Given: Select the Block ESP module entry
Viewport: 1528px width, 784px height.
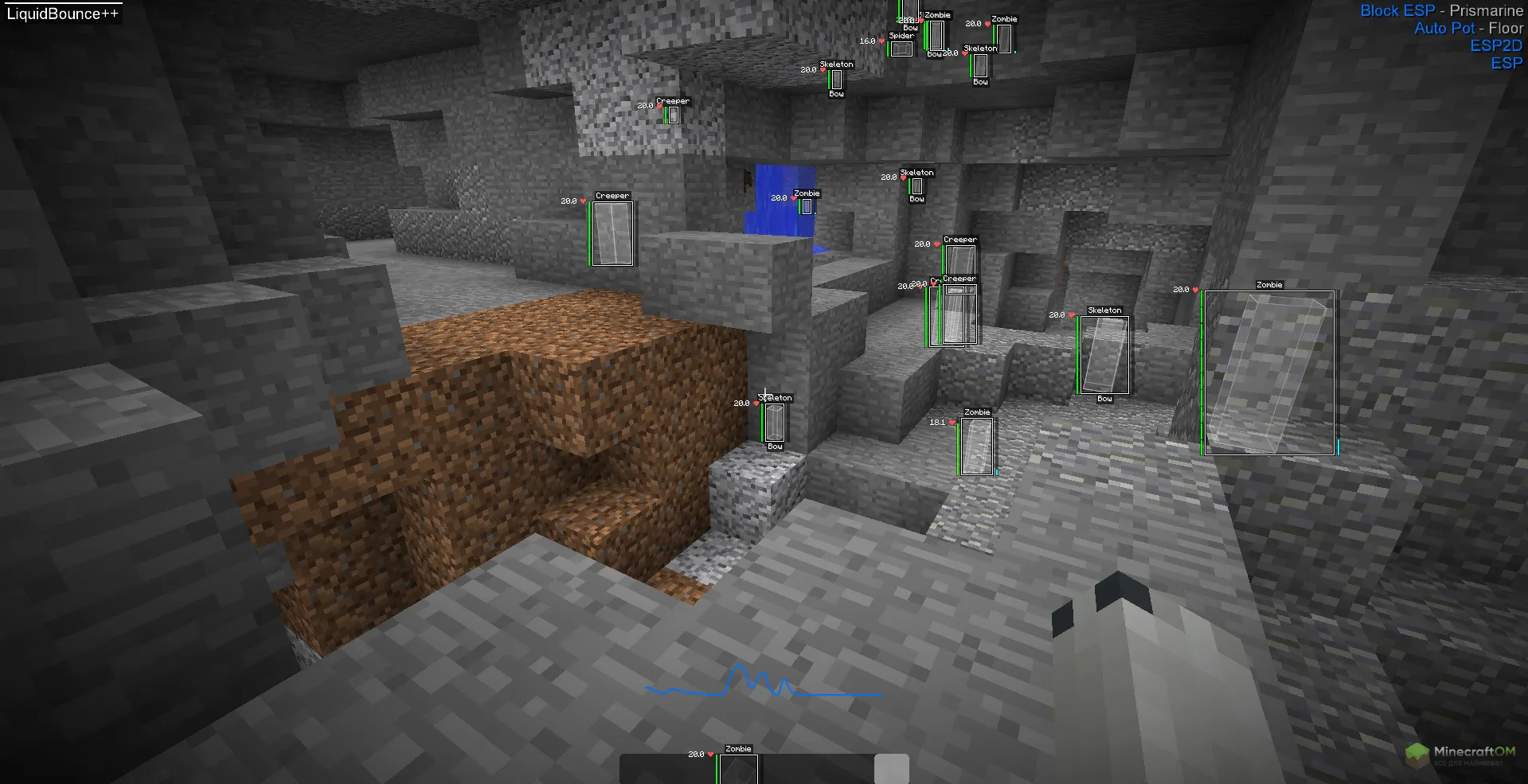Looking at the screenshot, I should tap(1397, 10).
